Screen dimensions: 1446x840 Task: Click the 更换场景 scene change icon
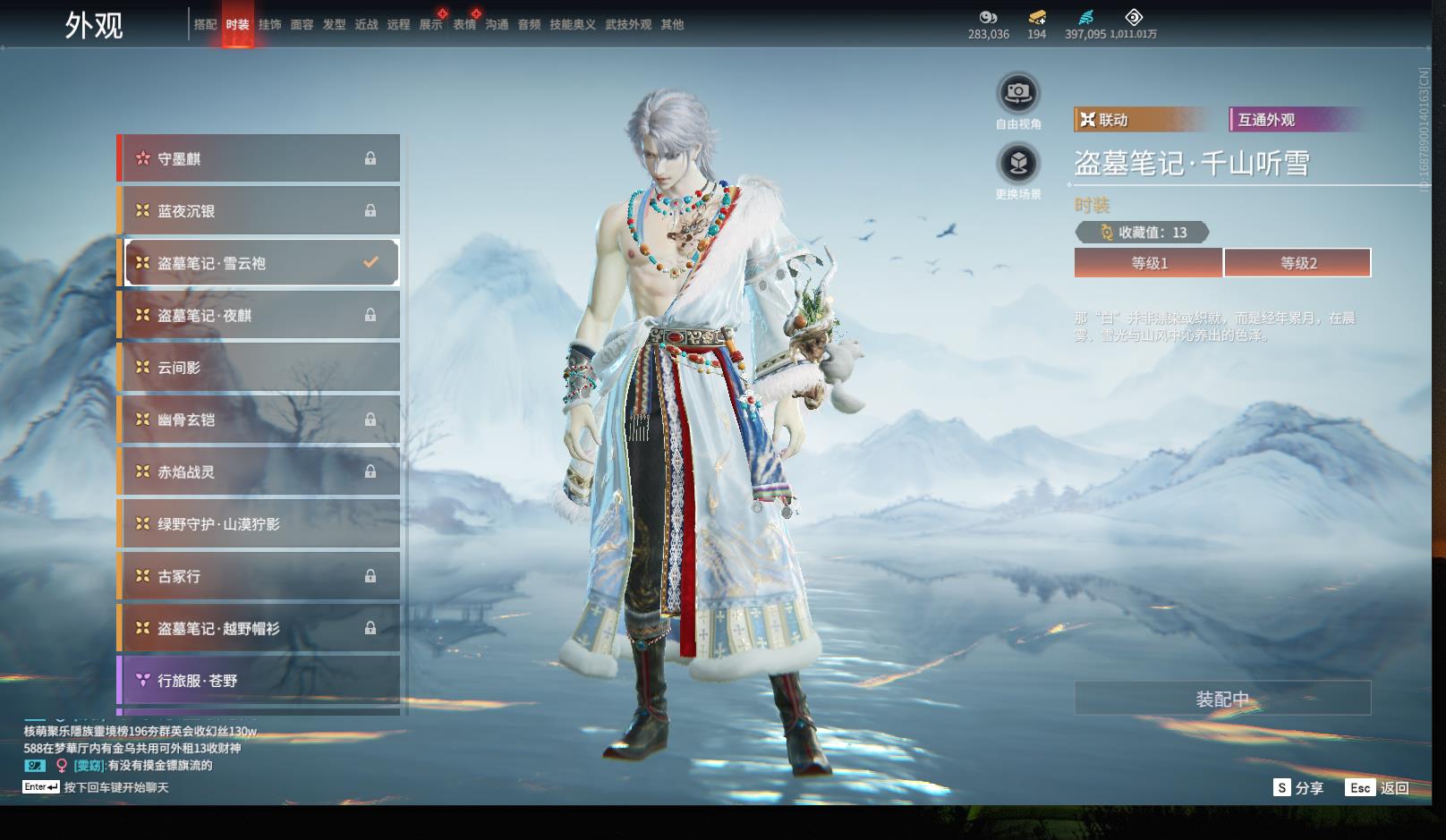coord(1017,163)
